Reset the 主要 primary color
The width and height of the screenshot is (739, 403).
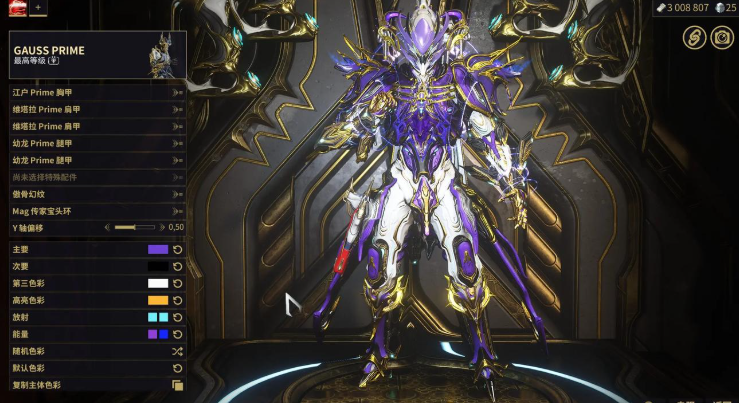[x=178, y=249]
